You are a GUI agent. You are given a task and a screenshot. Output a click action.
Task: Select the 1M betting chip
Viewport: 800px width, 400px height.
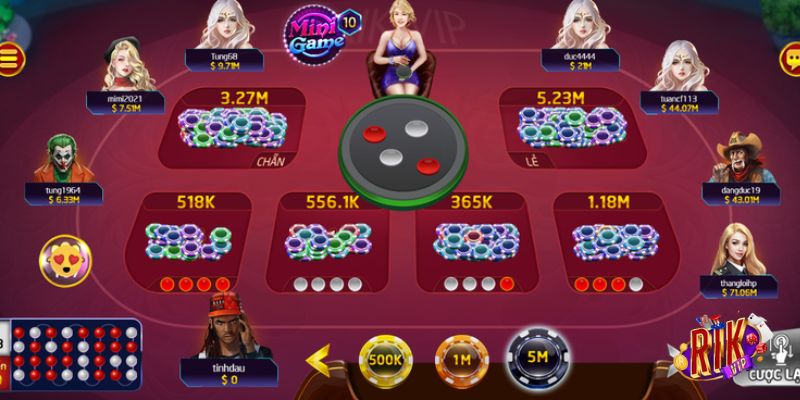pos(459,358)
